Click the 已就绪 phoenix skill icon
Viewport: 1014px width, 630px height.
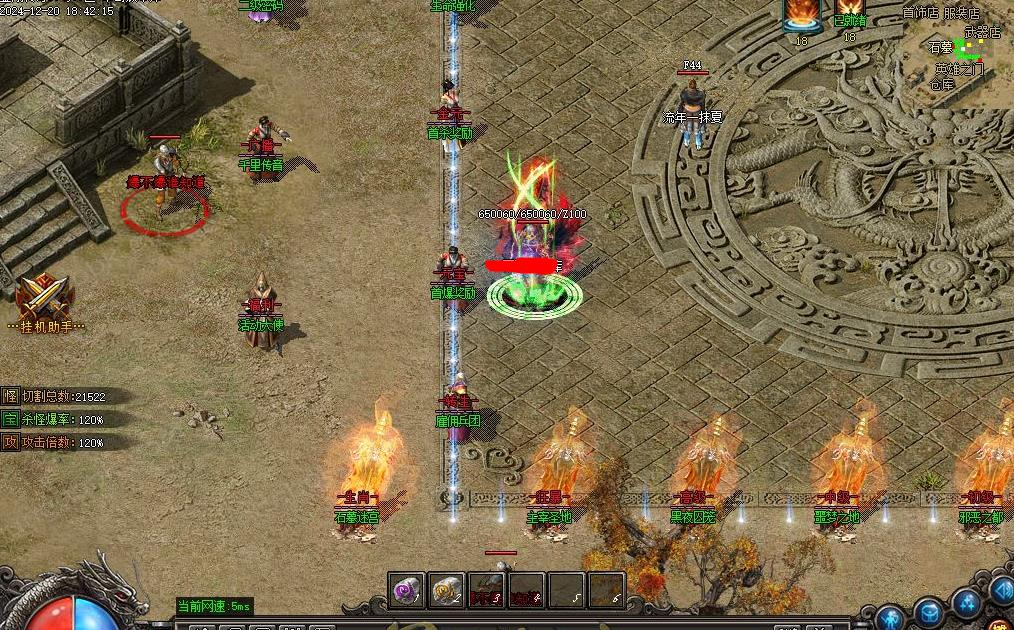click(849, 10)
